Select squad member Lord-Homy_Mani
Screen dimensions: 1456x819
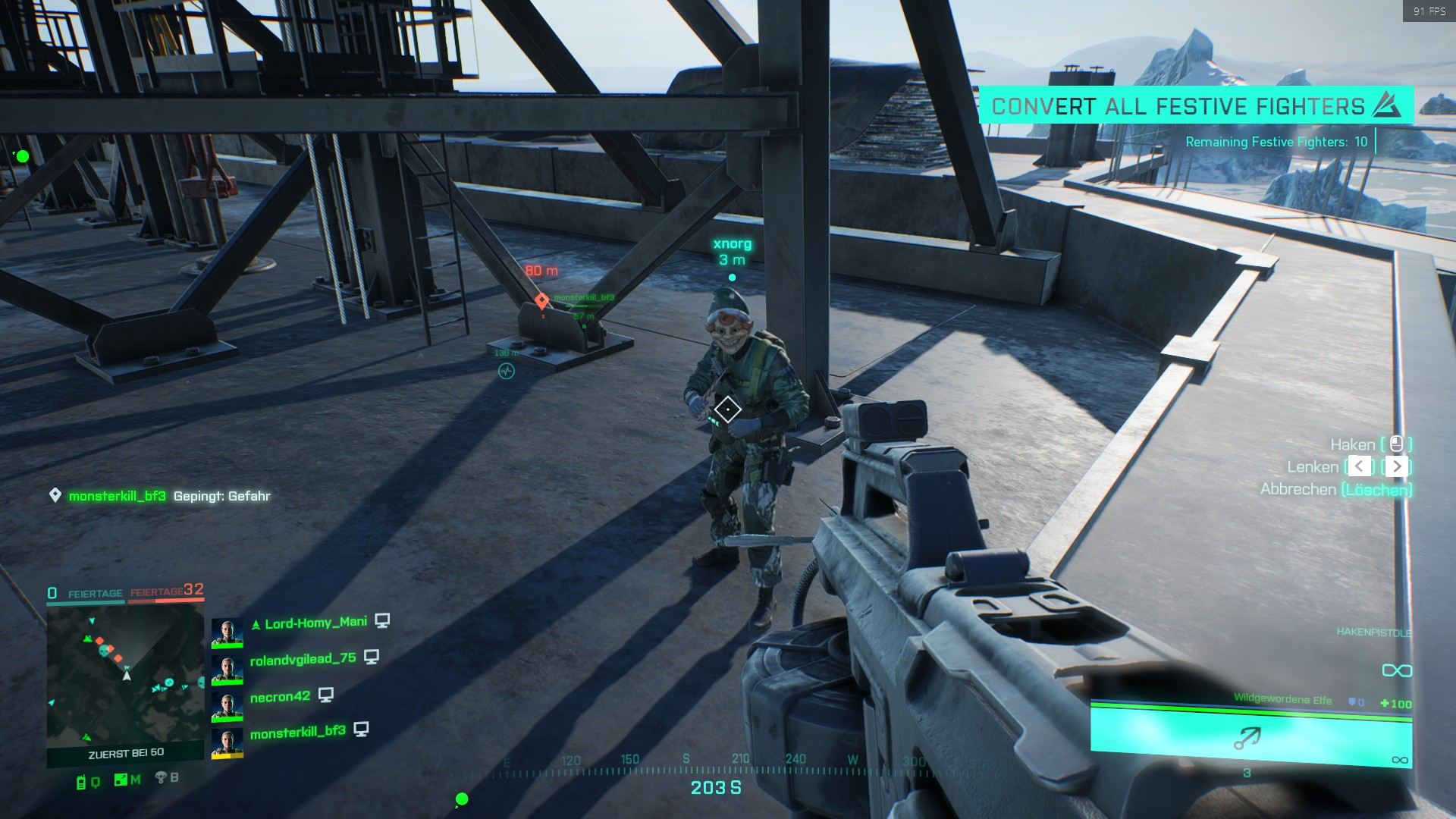pyautogui.click(x=315, y=623)
